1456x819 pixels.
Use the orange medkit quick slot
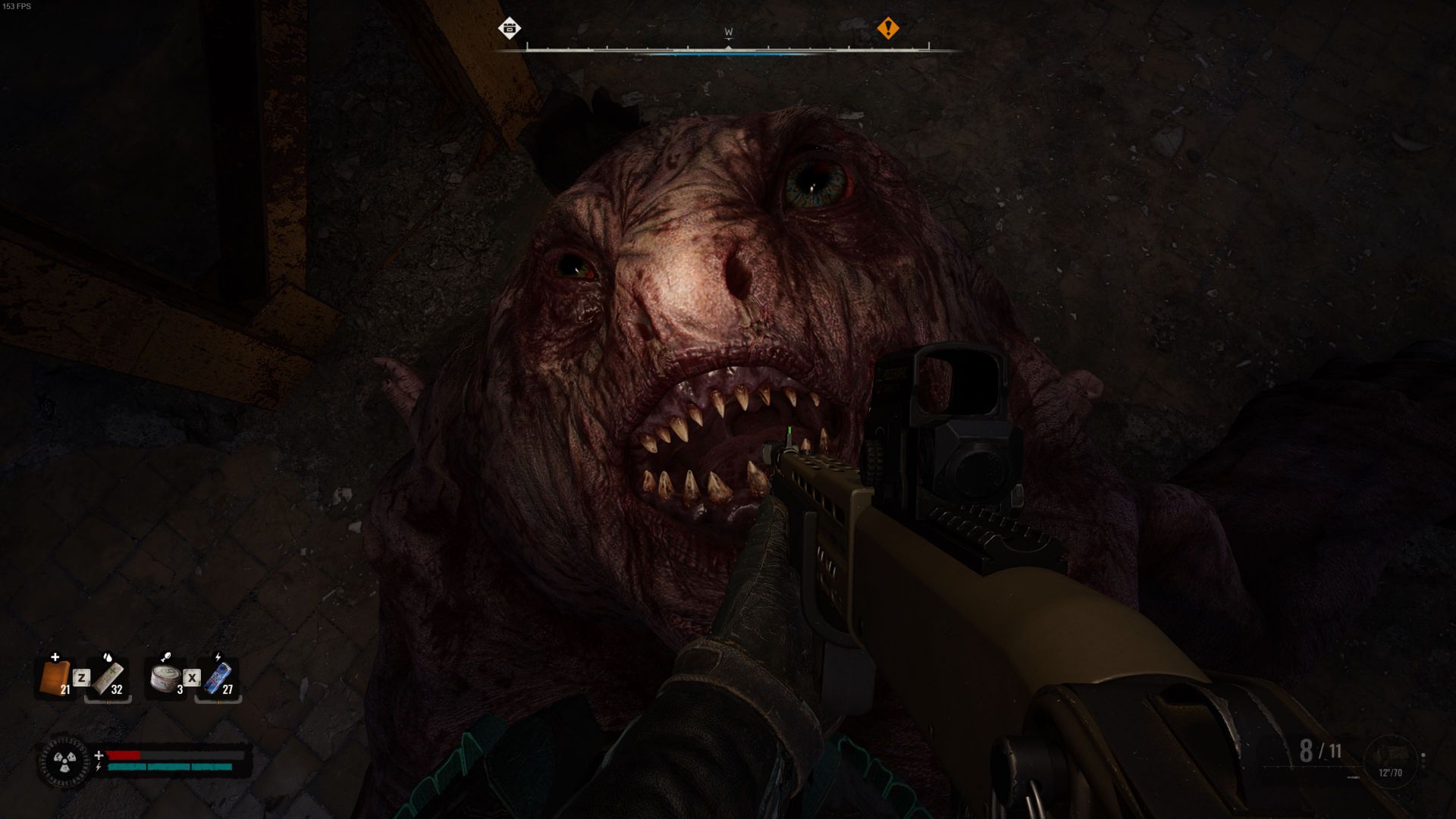[55, 677]
